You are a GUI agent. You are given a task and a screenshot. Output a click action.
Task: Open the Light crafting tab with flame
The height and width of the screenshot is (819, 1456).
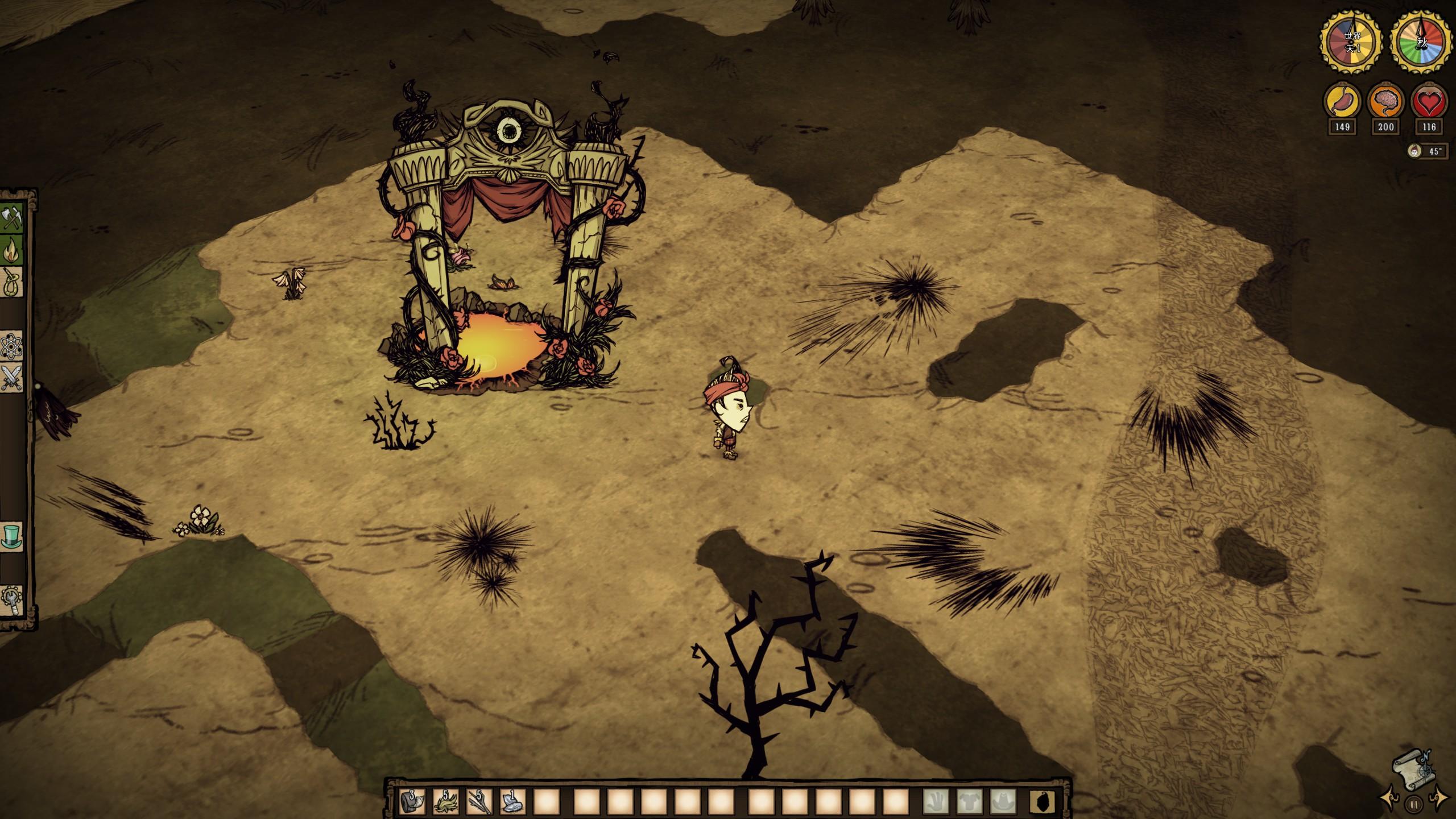(12, 250)
